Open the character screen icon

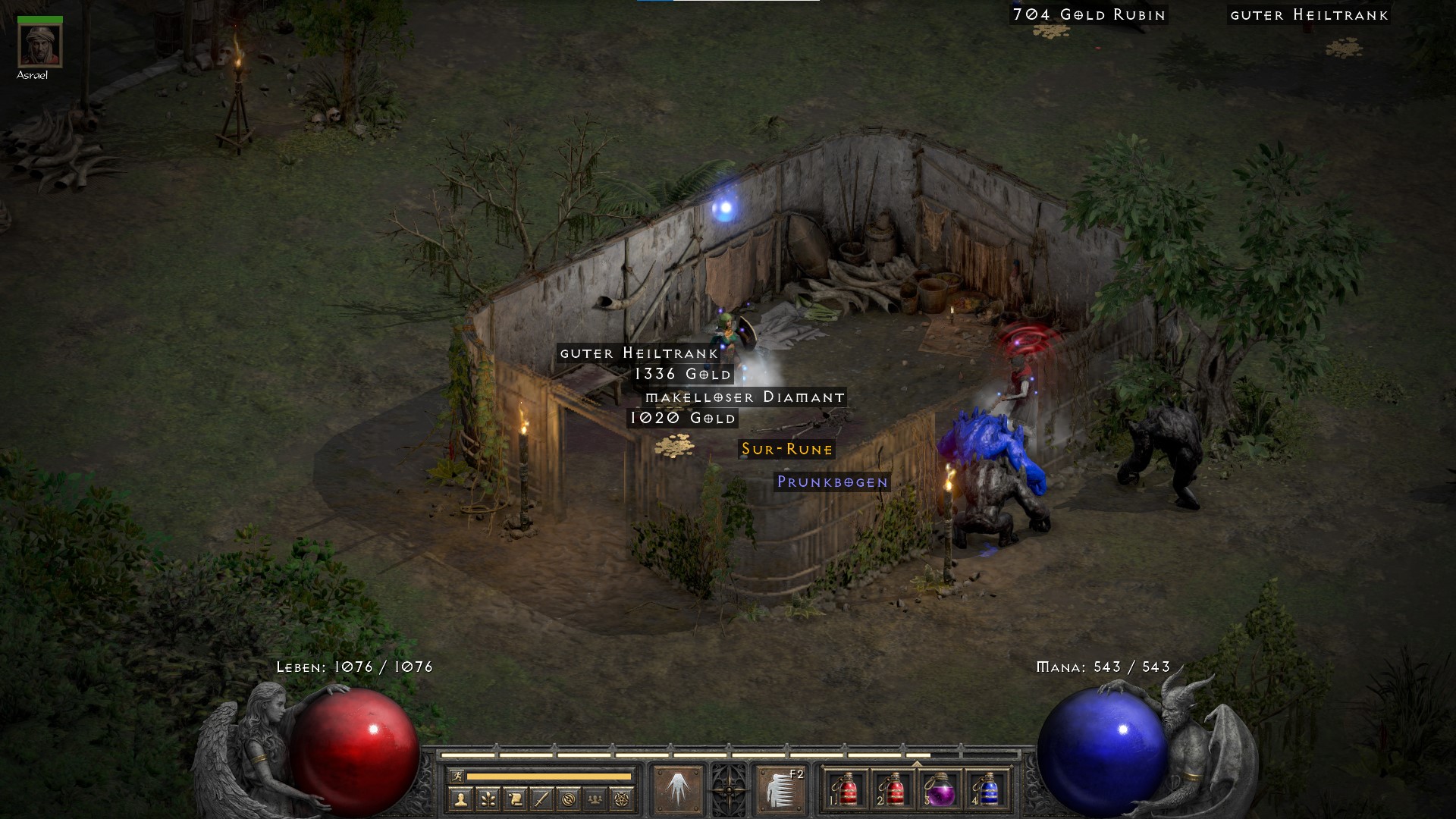tap(461, 799)
